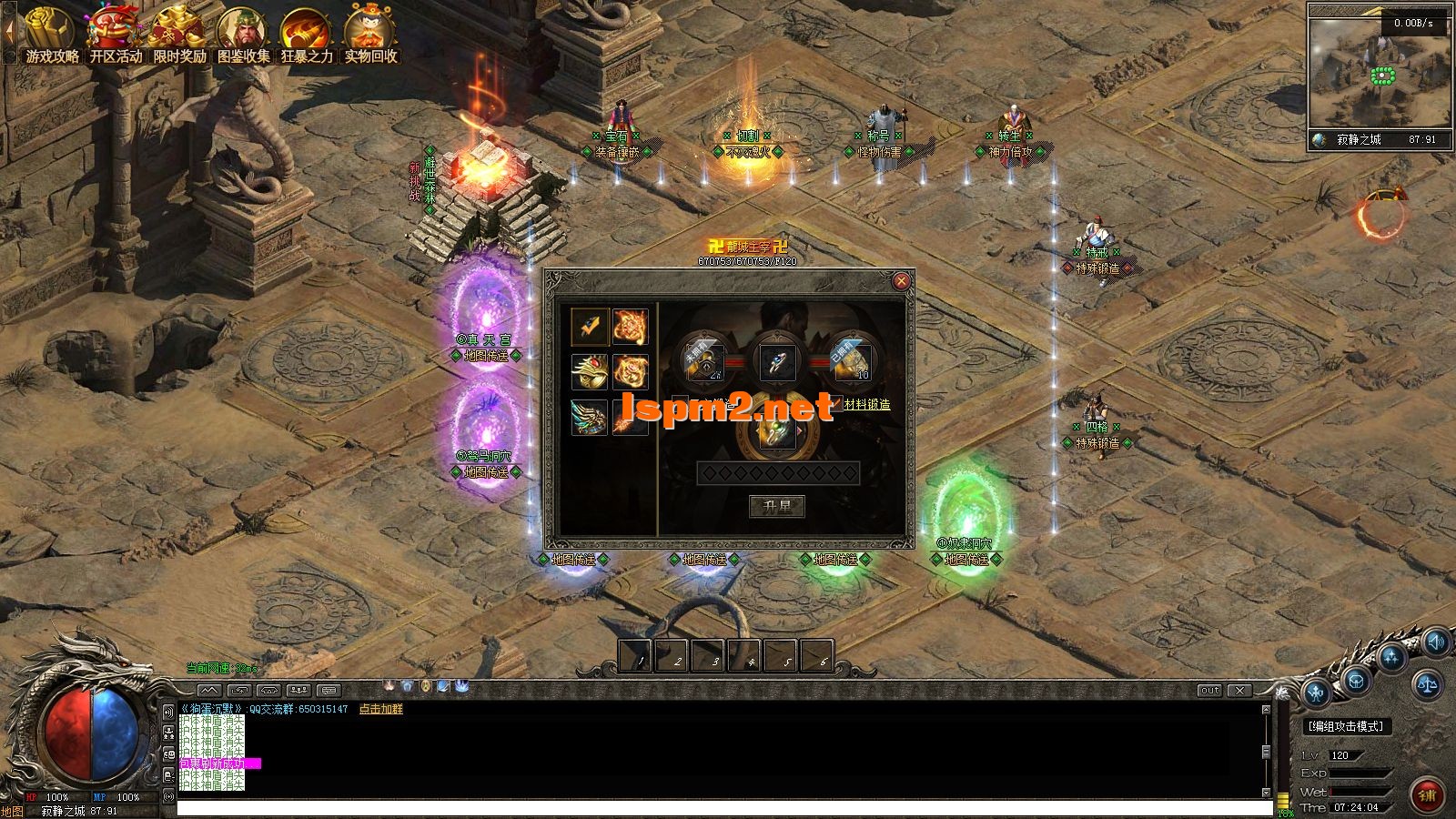Open the 狂暴之力 berserk power menu
Image resolution: width=1456 pixels, height=819 pixels.
point(307,36)
